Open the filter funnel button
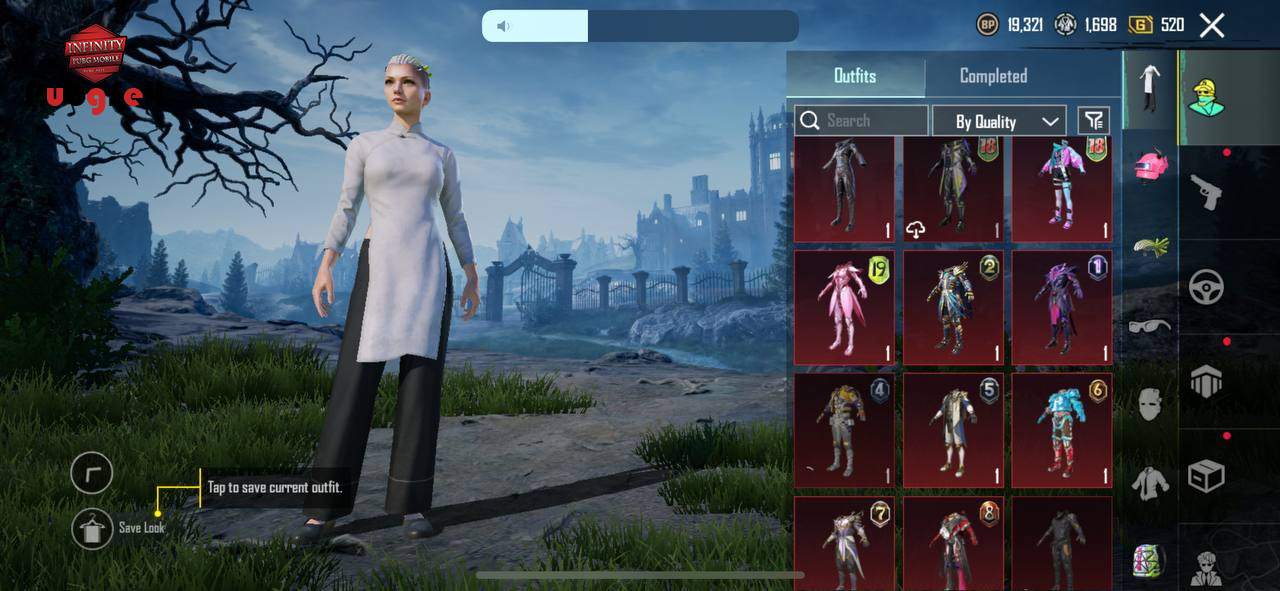Image resolution: width=1280 pixels, height=591 pixels. pyautogui.click(x=1094, y=121)
